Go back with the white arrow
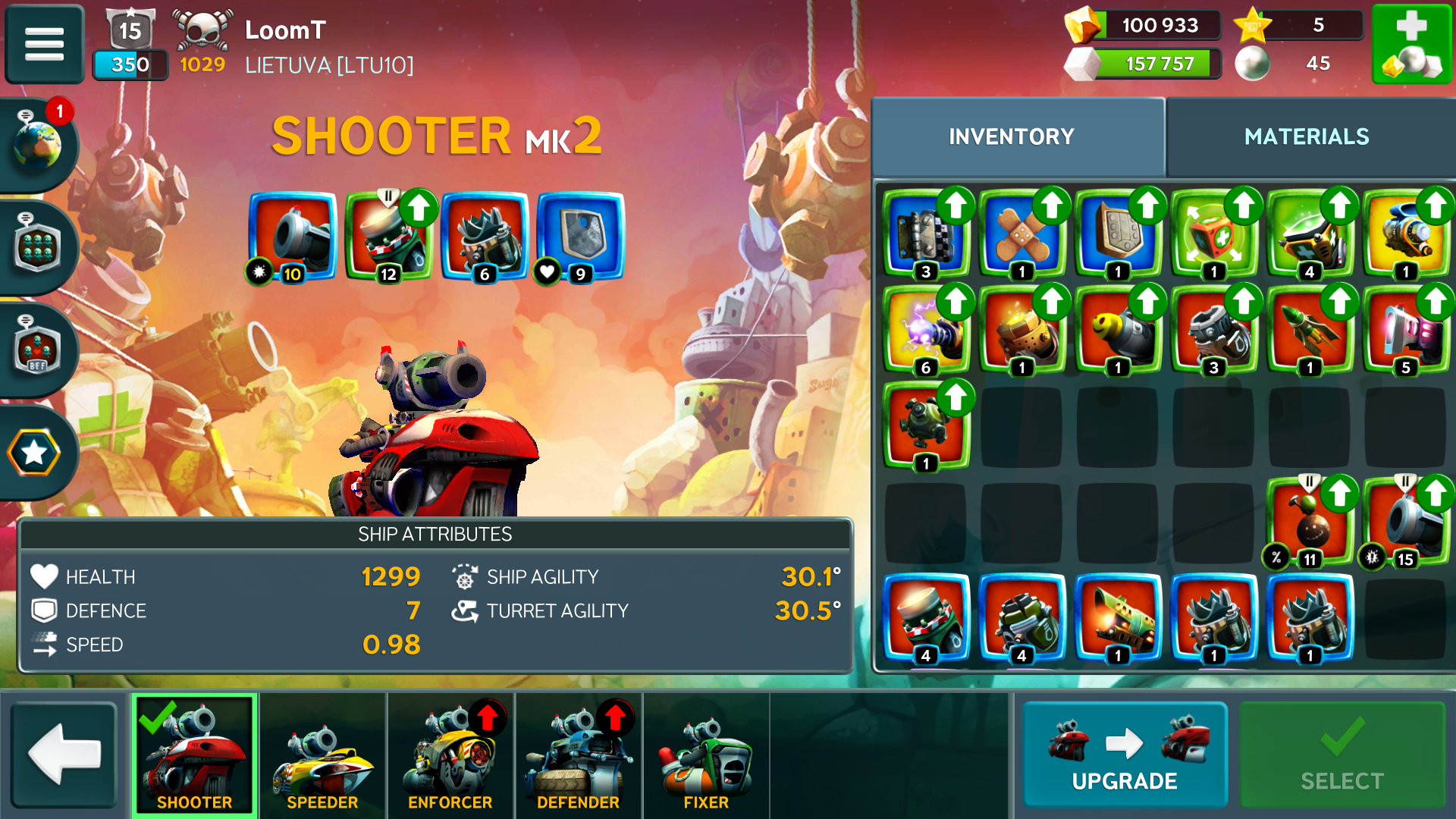Image resolution: width=1456 pixels, height=819 pixels. coord(64,754)
